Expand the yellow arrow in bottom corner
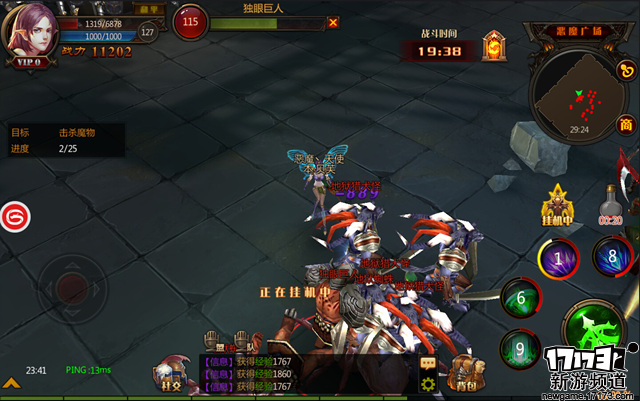The height and width of the screenshot is (401, 640). tap(10, 381)
